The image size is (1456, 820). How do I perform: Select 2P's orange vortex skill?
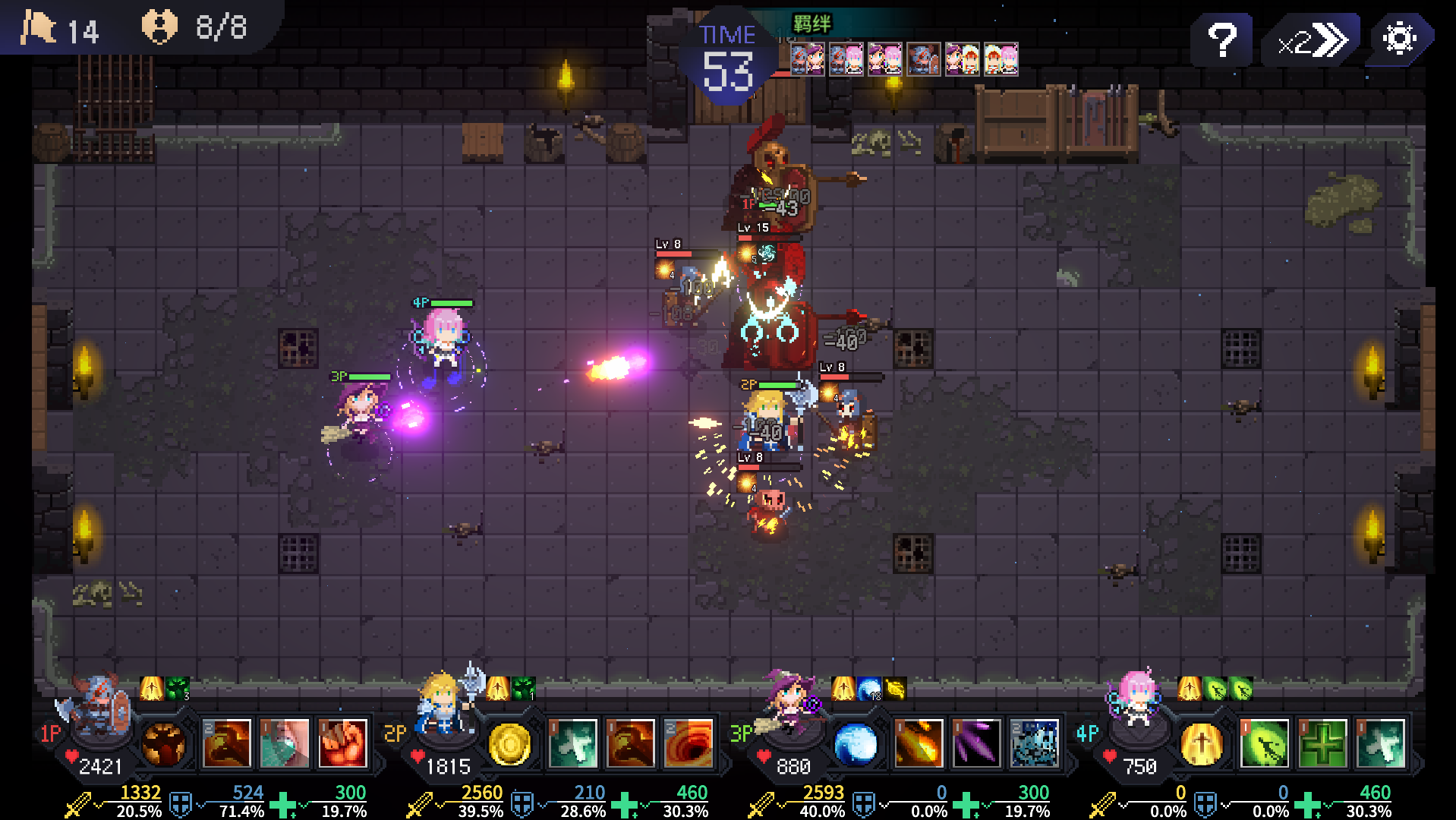point(689,743)
